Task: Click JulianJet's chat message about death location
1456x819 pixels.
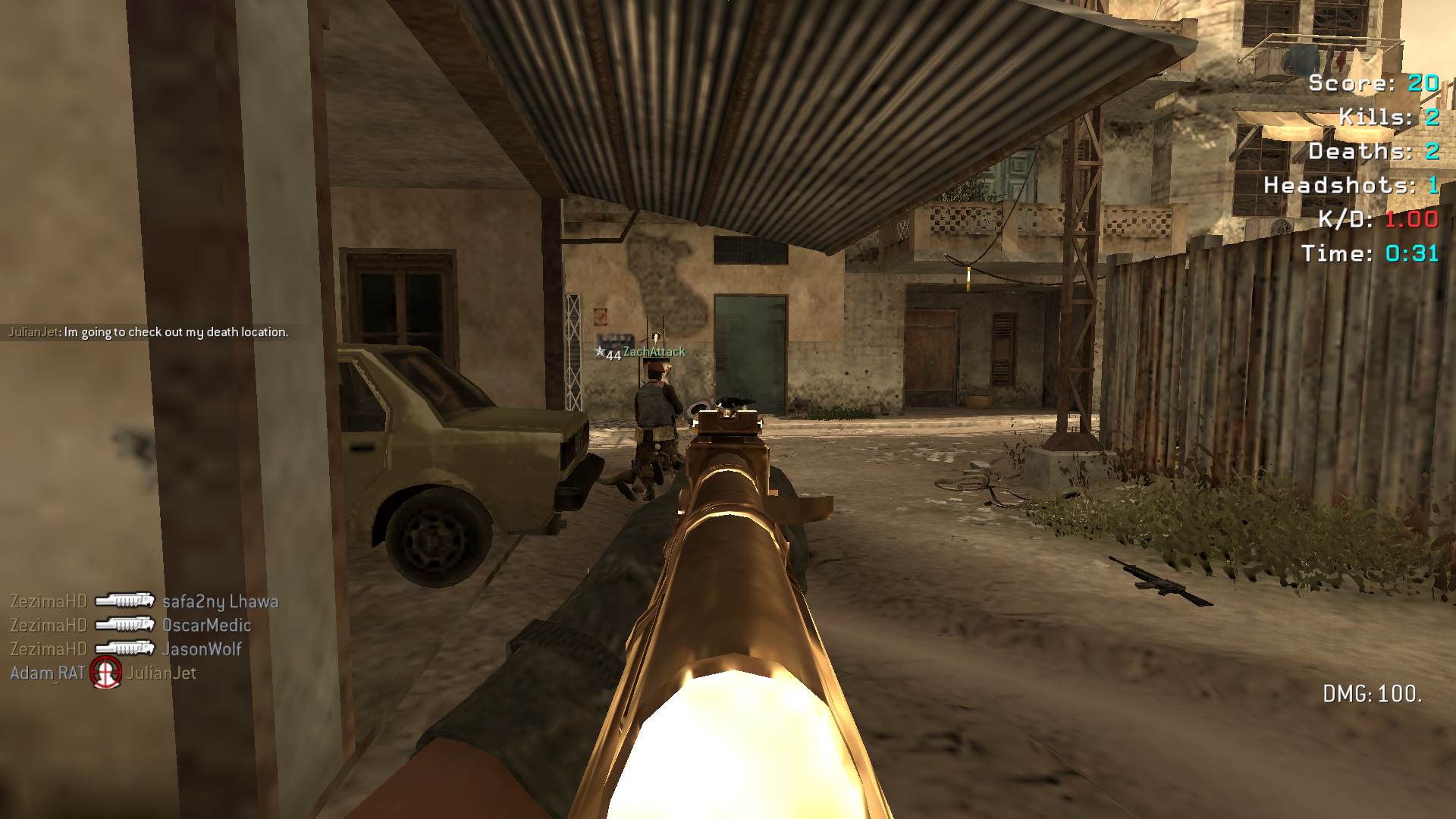Action: (x=148, y=332)
